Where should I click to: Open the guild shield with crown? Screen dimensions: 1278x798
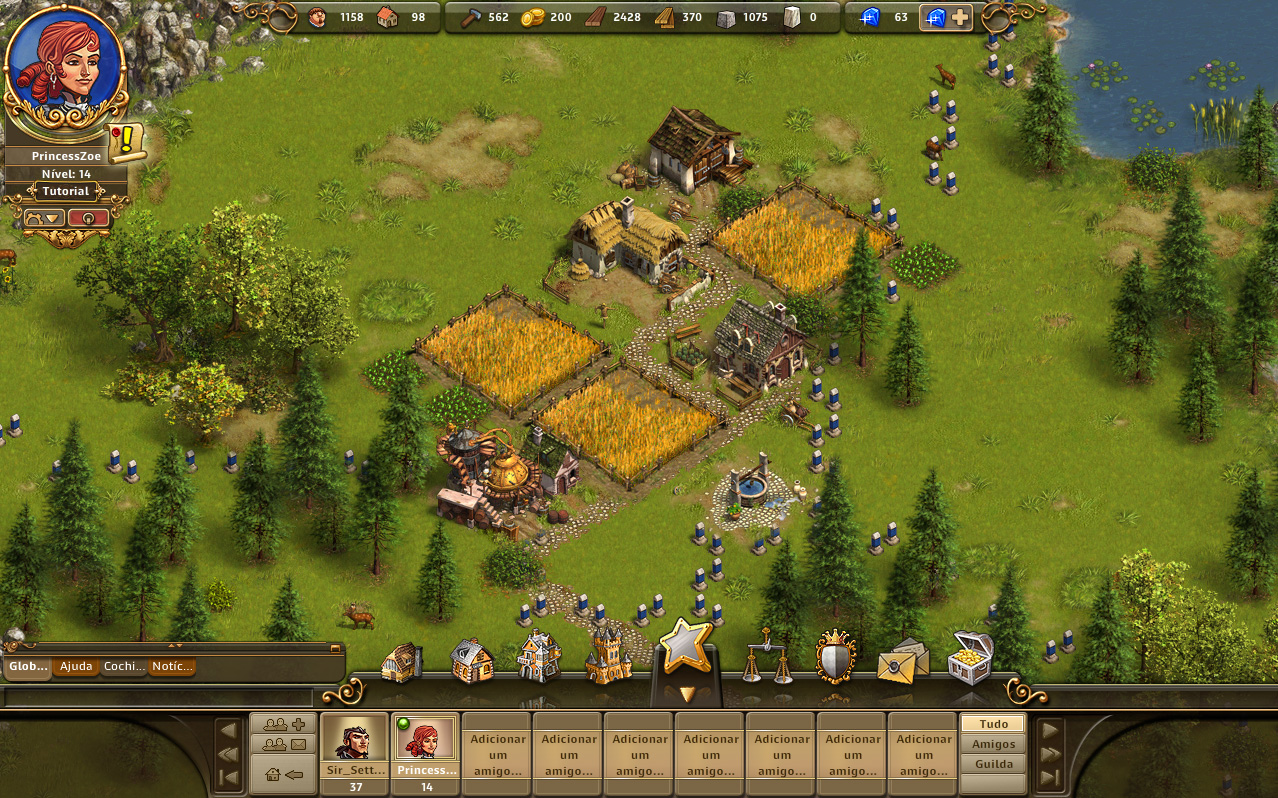[835, 658]
